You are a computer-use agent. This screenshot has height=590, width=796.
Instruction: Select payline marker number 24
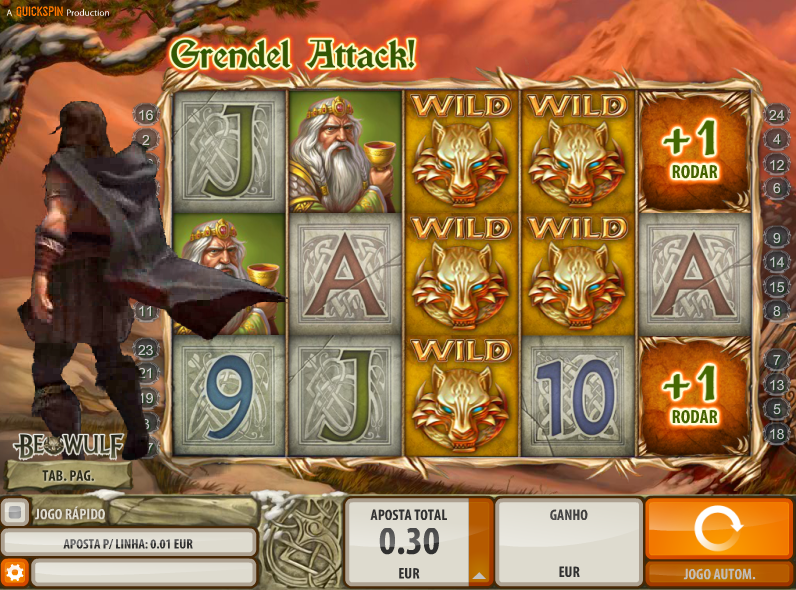777,115
